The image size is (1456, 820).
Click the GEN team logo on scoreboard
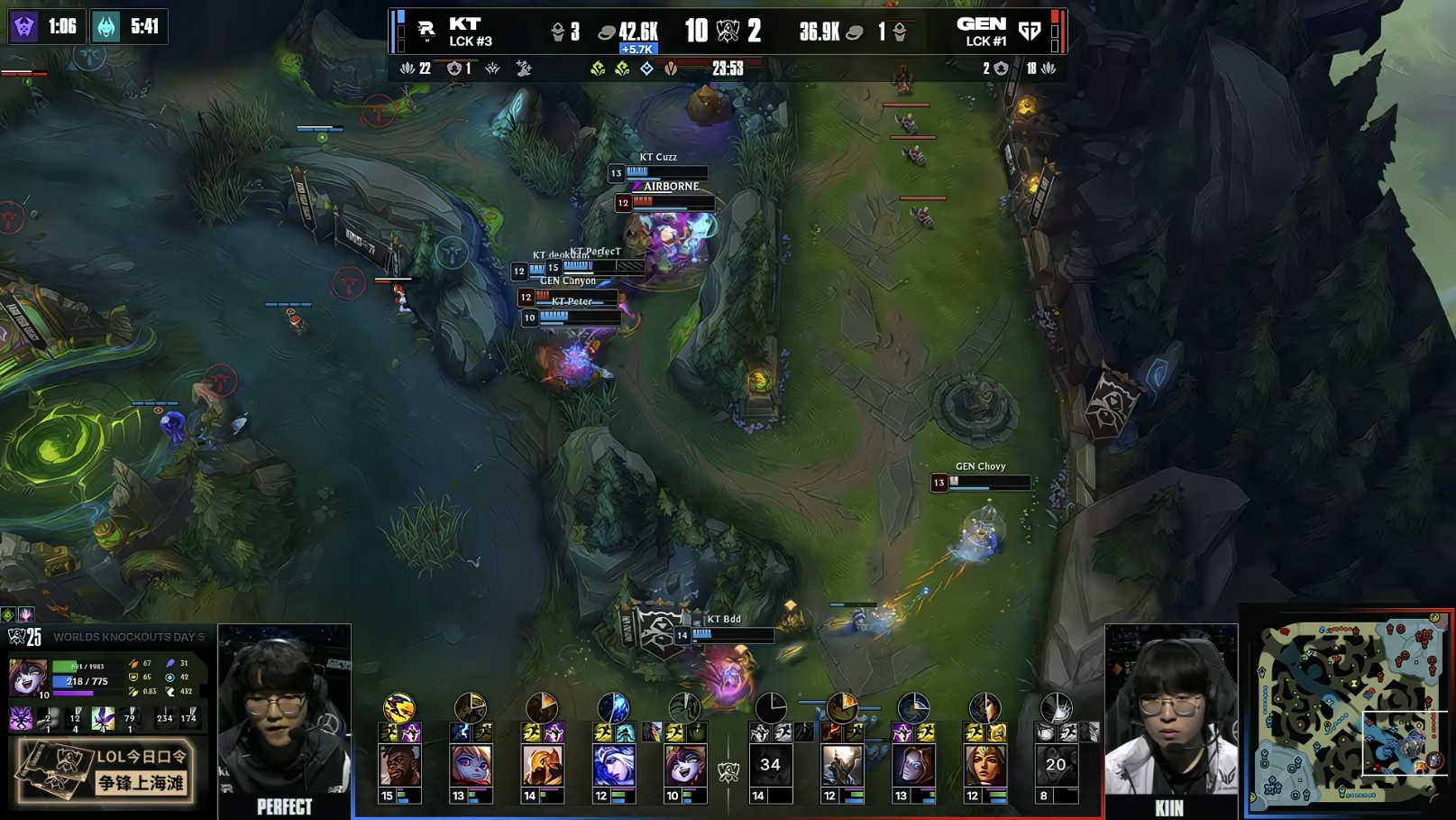coord(1029,32)
